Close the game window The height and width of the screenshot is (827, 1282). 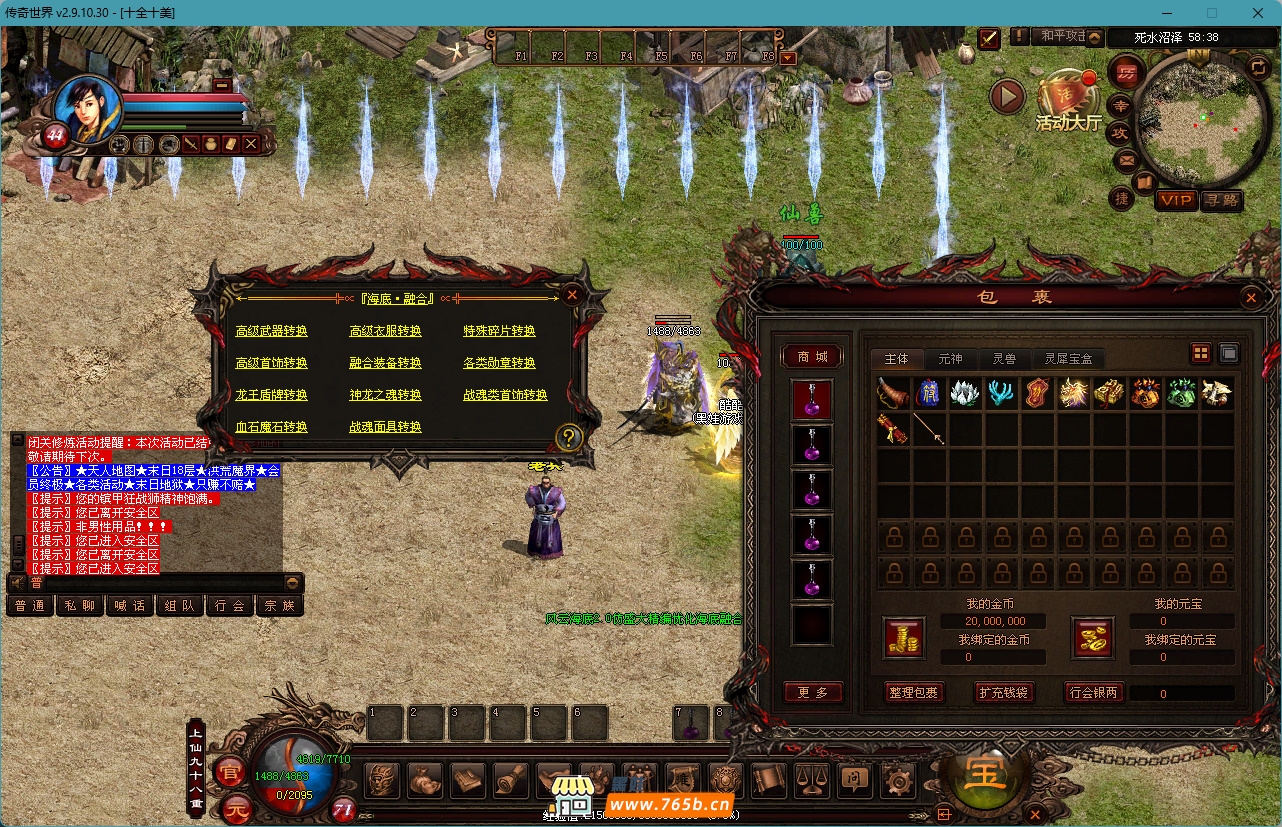click(1258, 13)
